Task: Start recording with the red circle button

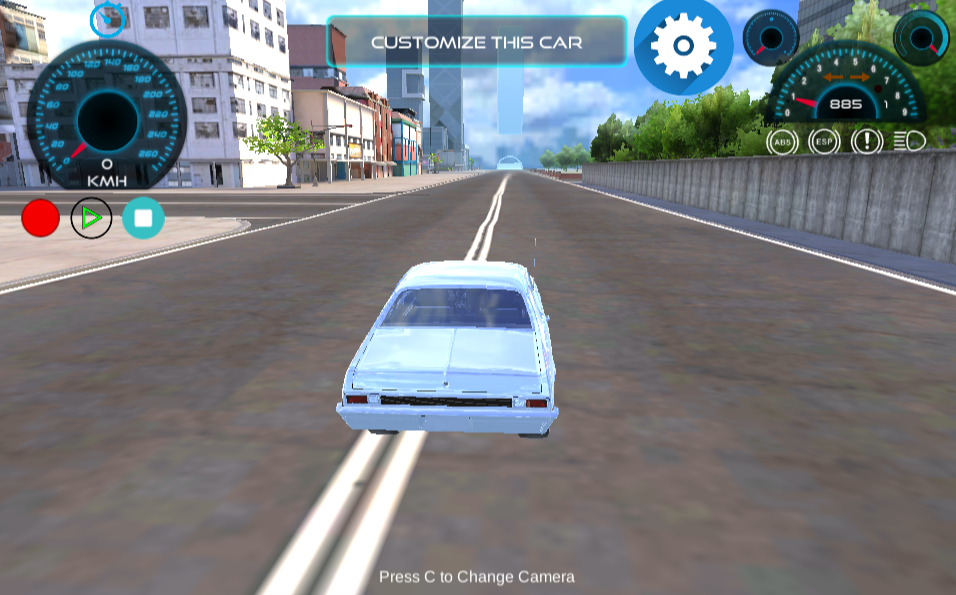Action: coord(41,218)
